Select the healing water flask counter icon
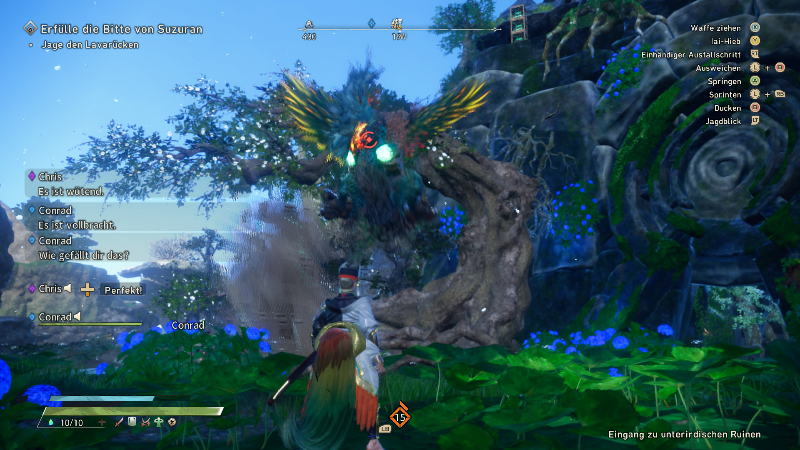The height and width of the screenshot is (450, 800). click(52, 423)
